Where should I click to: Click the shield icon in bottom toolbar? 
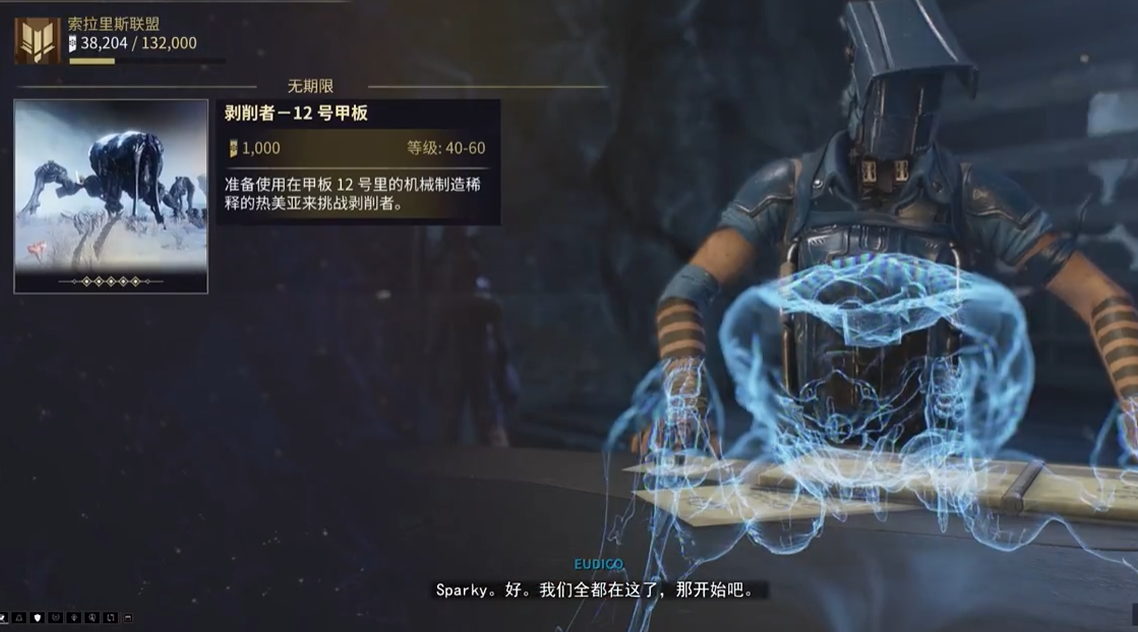[37, 618]
